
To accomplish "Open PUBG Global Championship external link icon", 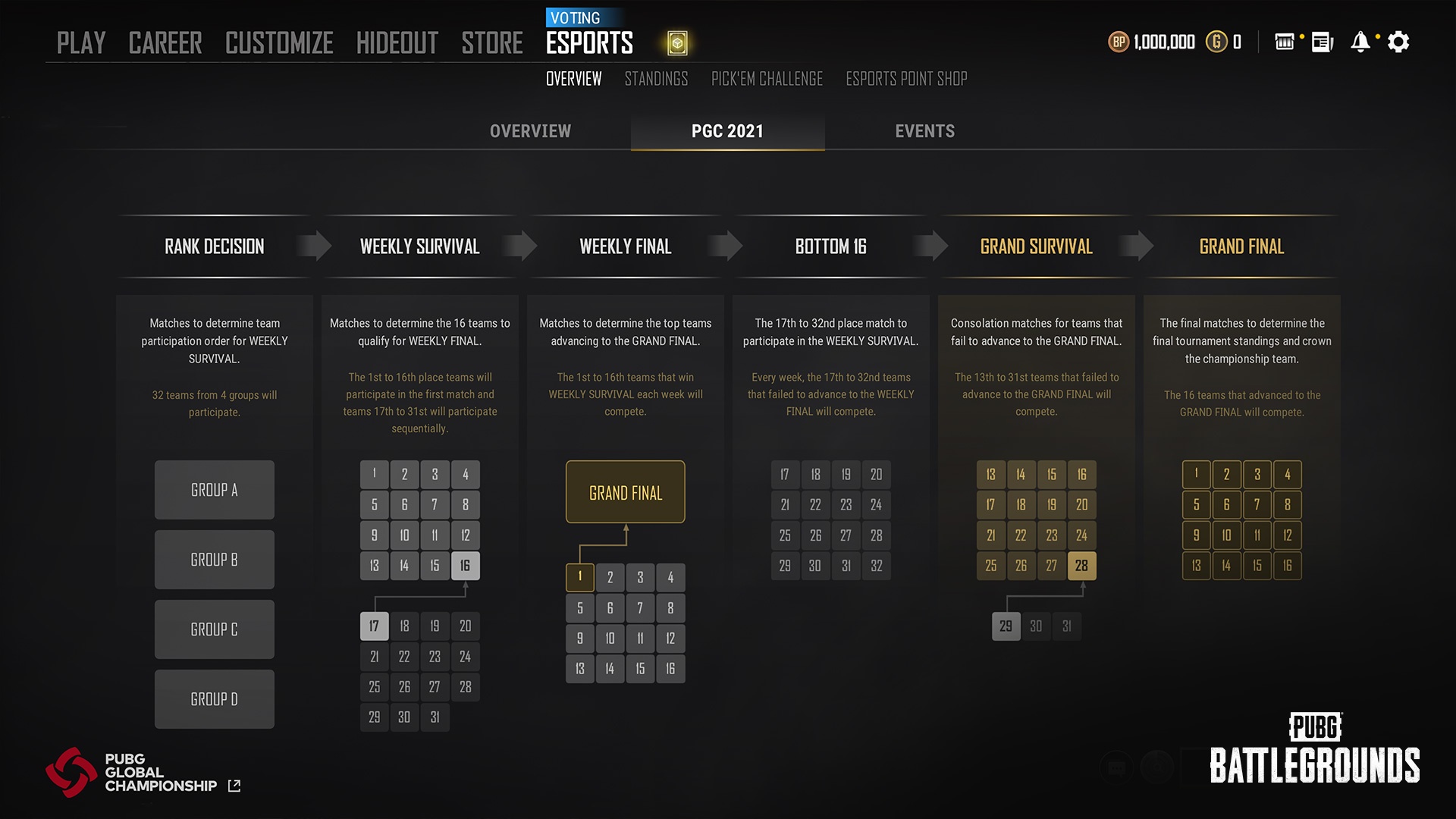I will pyautogui.click(x=234, y=786).
